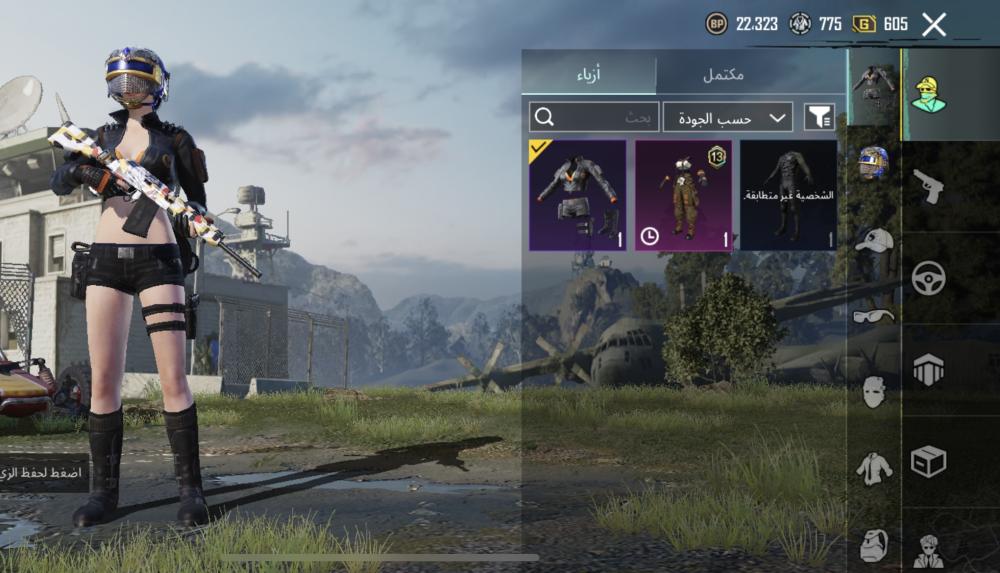Toggle the filter funnel button
The height and width of the screenshot is (573, 1000).
(x=819, y=117)
